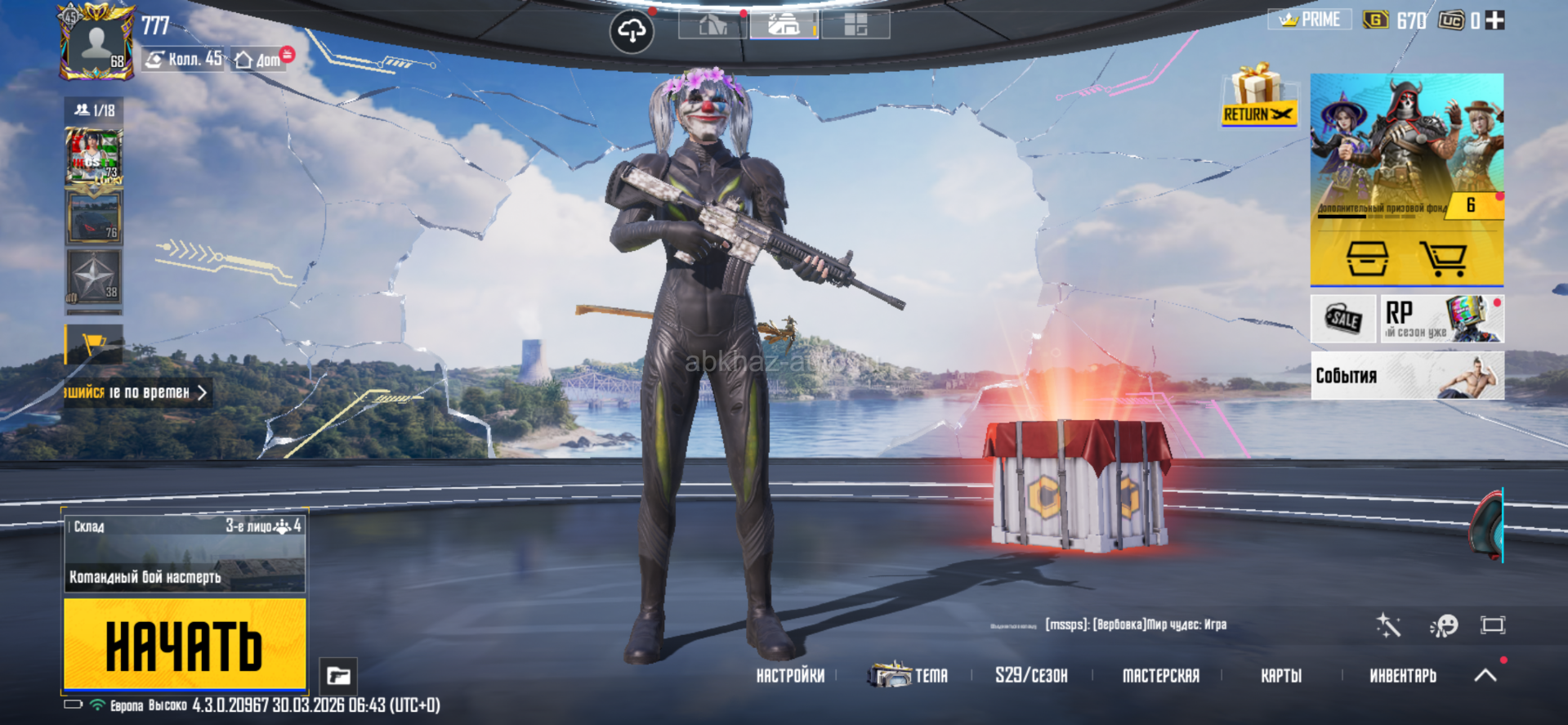1568x725 pixels.
Task: Add UC with the plus button
Action: [x=1494, y=20]
